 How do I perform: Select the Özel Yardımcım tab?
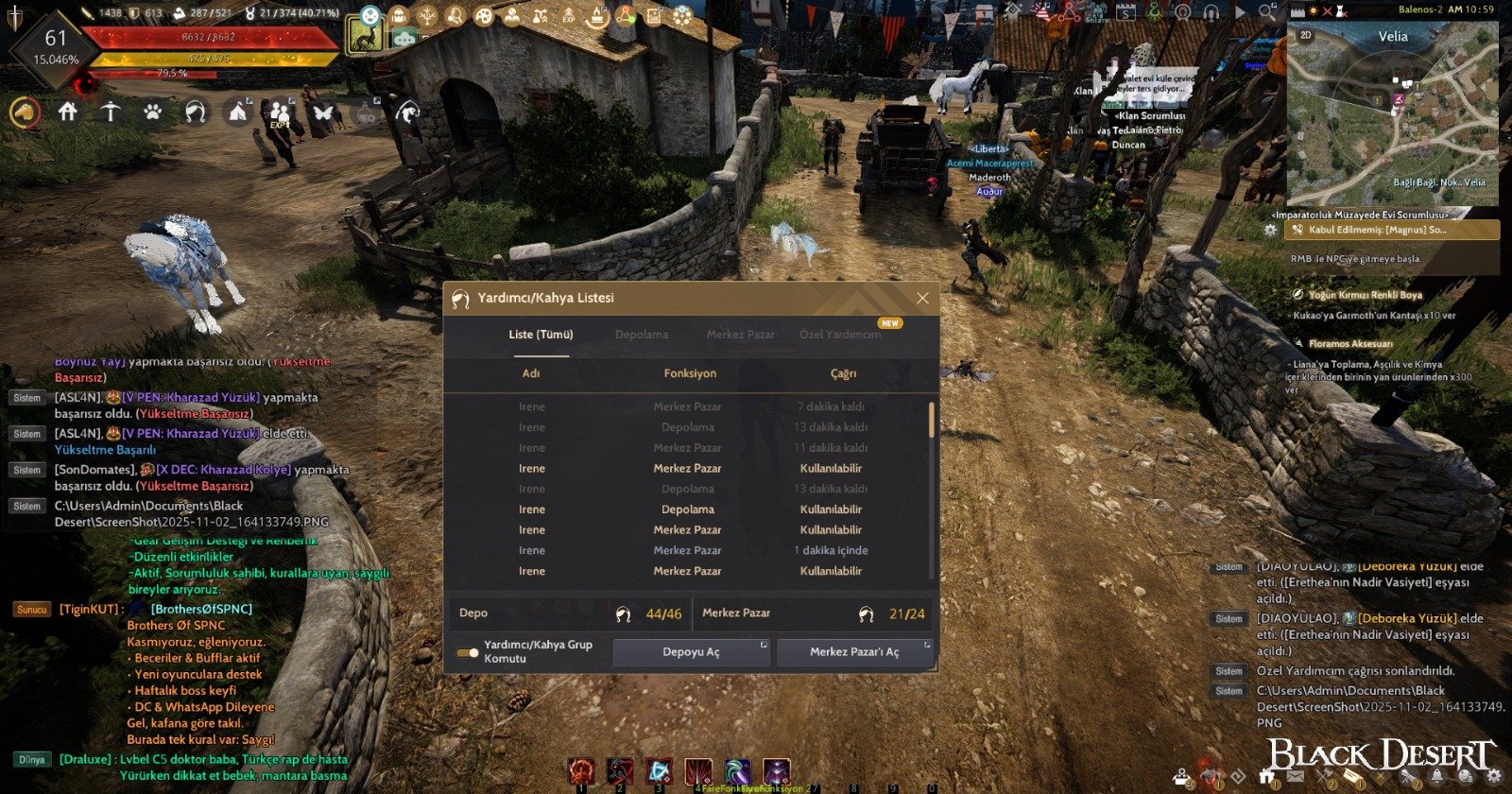840,335
